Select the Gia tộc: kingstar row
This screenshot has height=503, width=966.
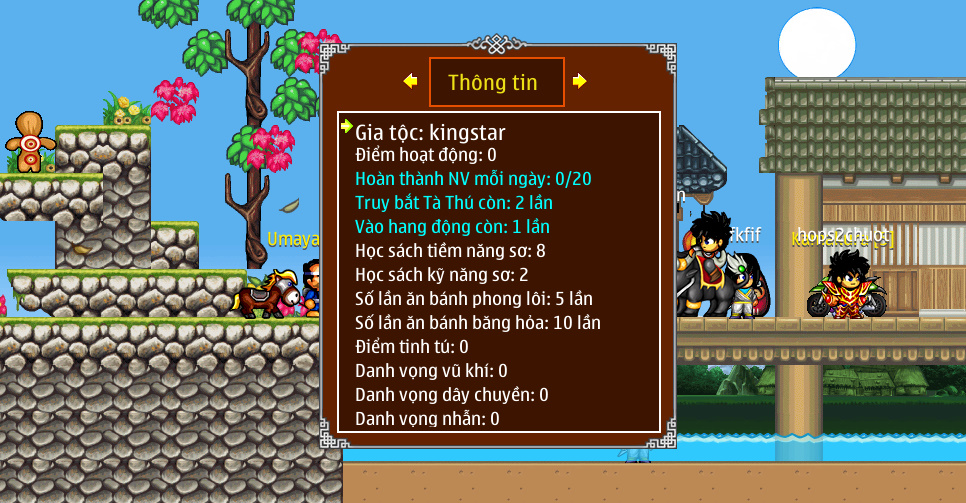(x=431, y=132)
